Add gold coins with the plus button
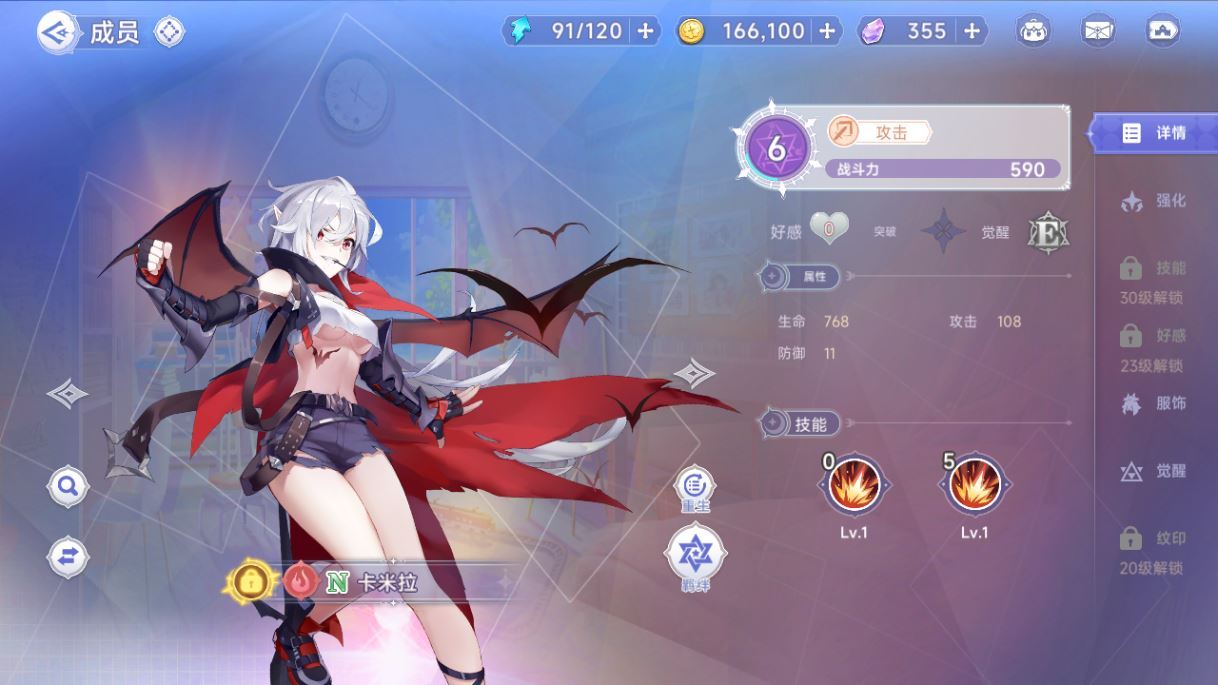 pos(827,31)
